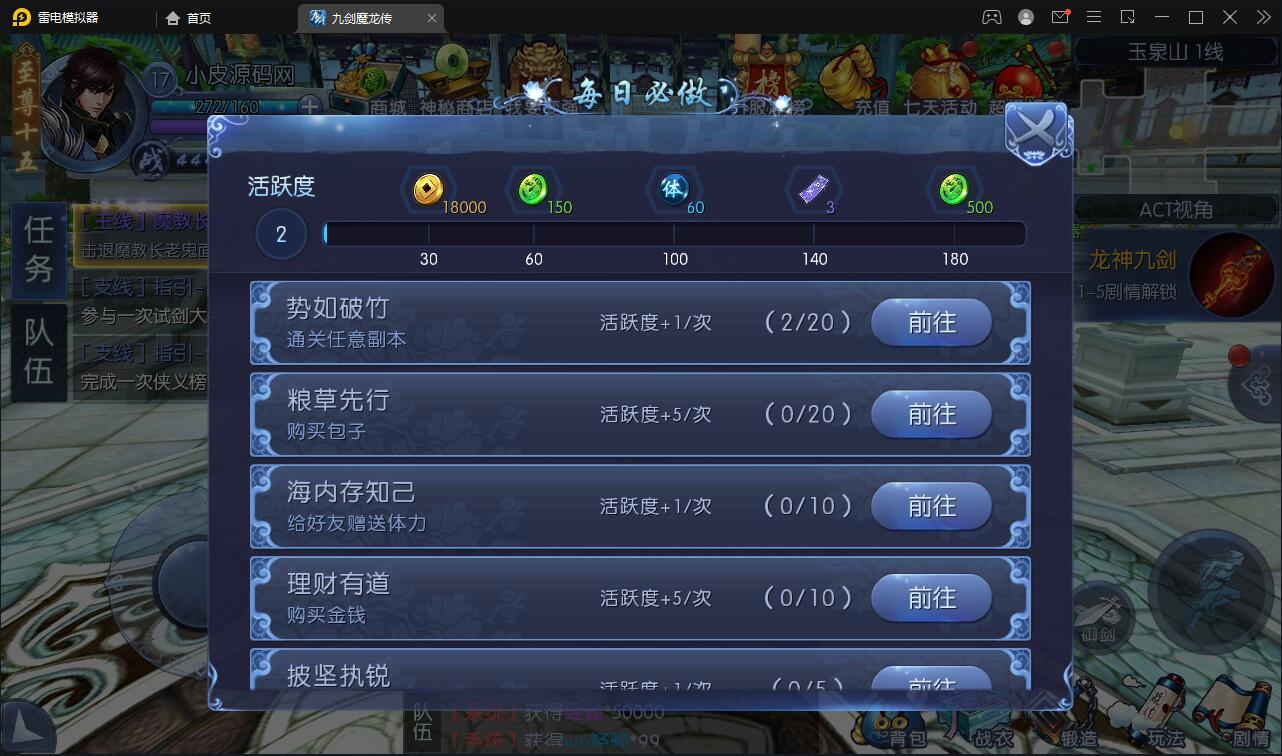This screenshot has width=1282, height=756.
Task: Open the LDPlayer hamburger menu
Action: click(x=1094, y=17)
